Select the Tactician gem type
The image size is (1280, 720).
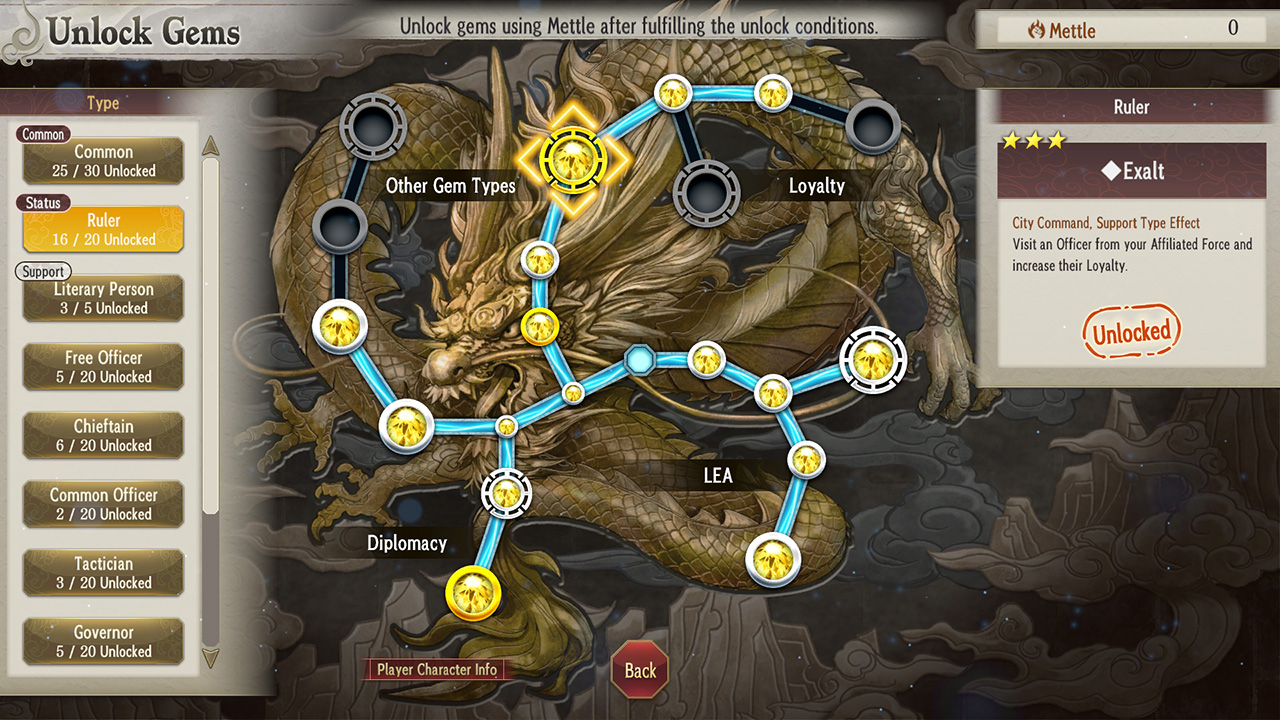[103, 573]
